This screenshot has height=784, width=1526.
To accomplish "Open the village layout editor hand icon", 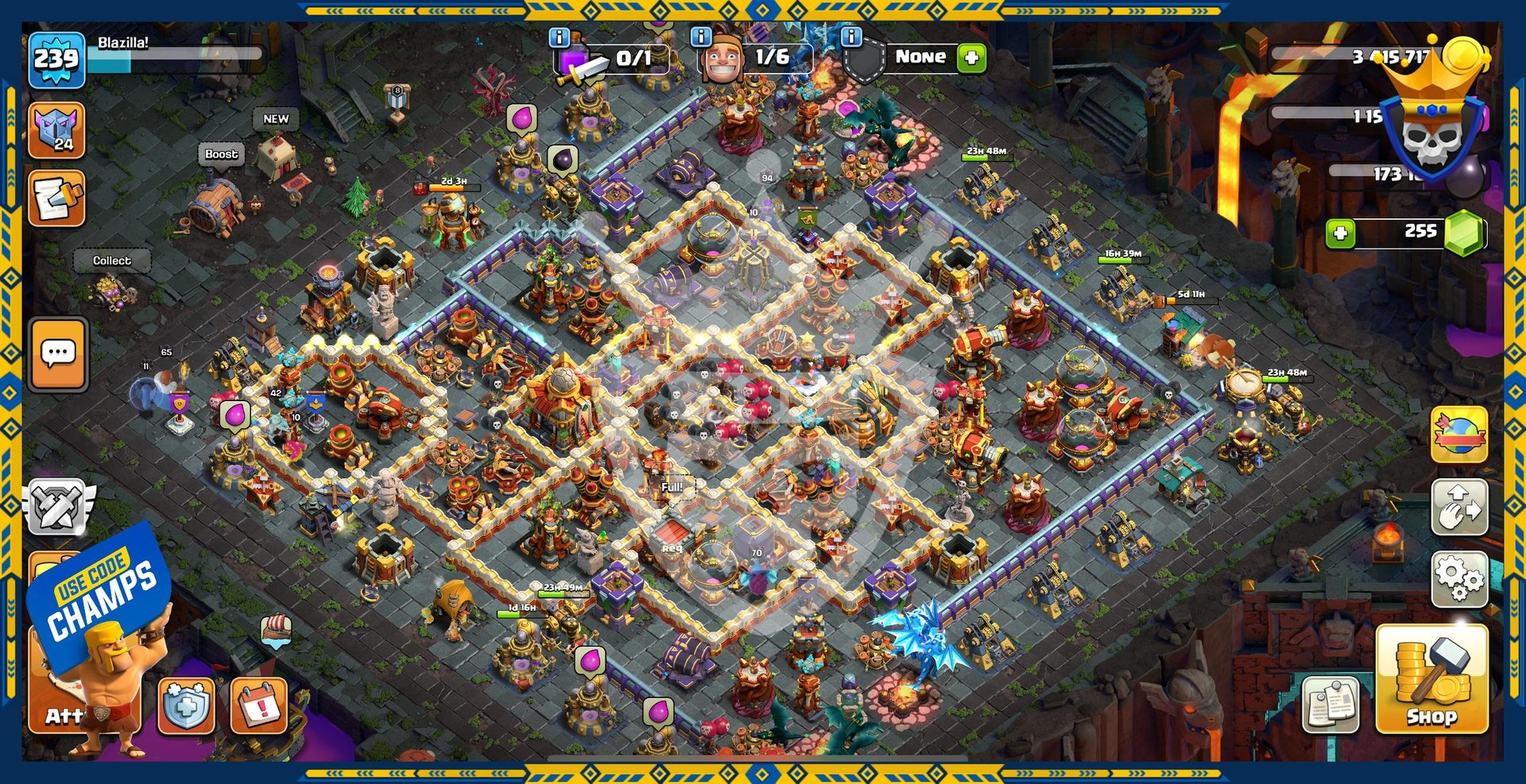I will (1459, 507).
